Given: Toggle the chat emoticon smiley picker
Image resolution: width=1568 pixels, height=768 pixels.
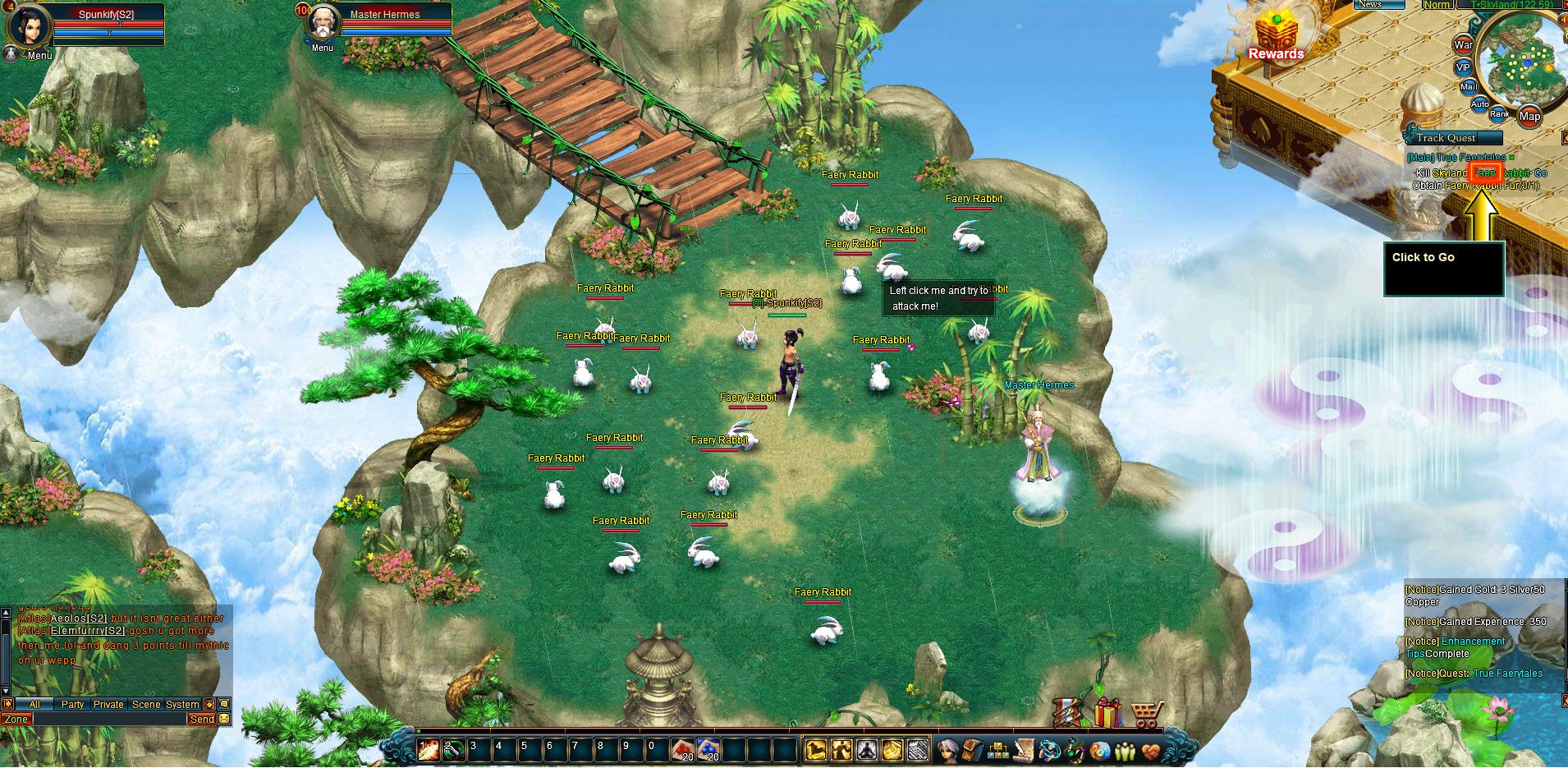Looking at the screenshot, I should point(223,719).
